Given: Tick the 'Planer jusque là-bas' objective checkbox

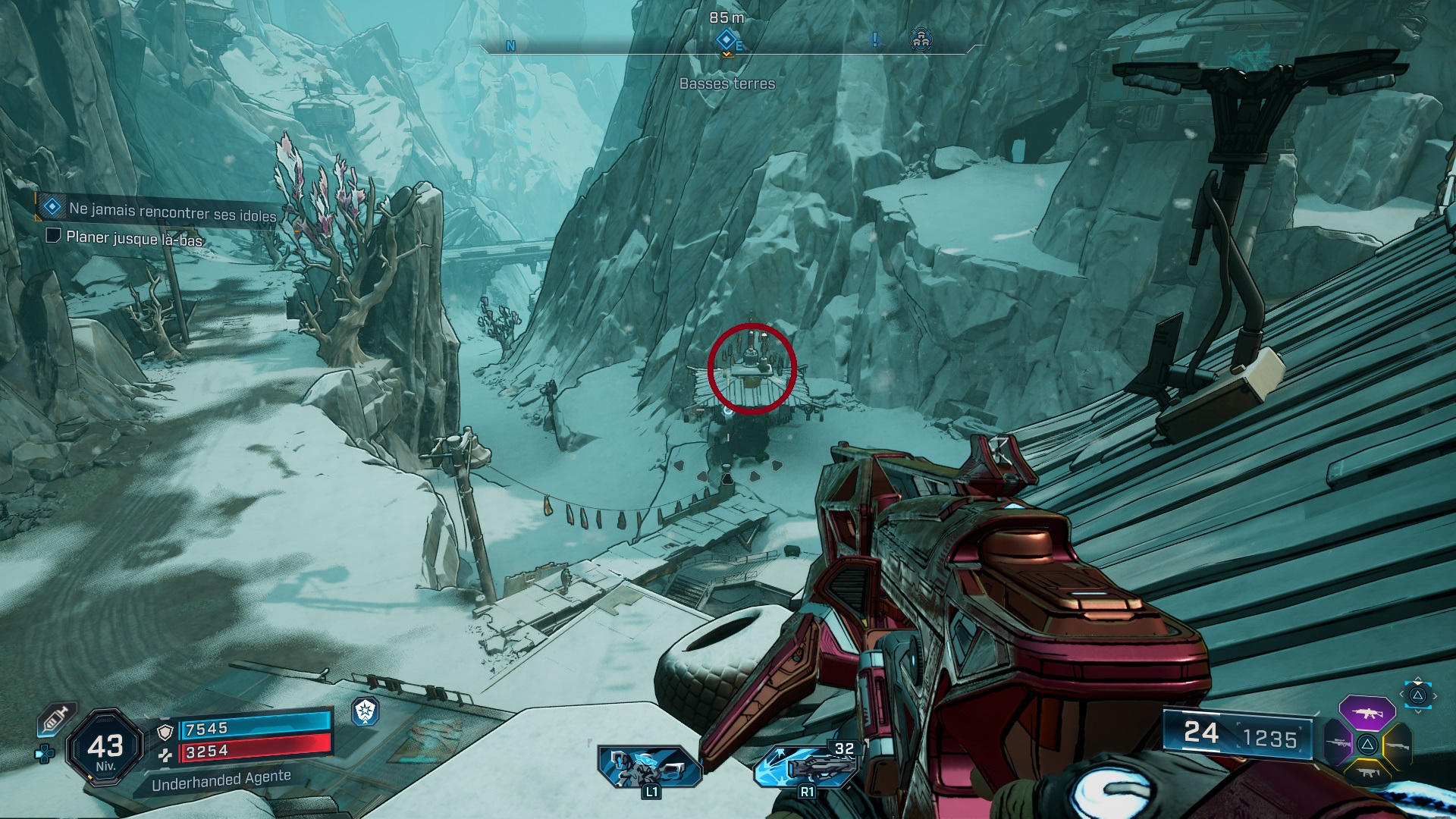Looking at the screenshot, I should point(53,235).
